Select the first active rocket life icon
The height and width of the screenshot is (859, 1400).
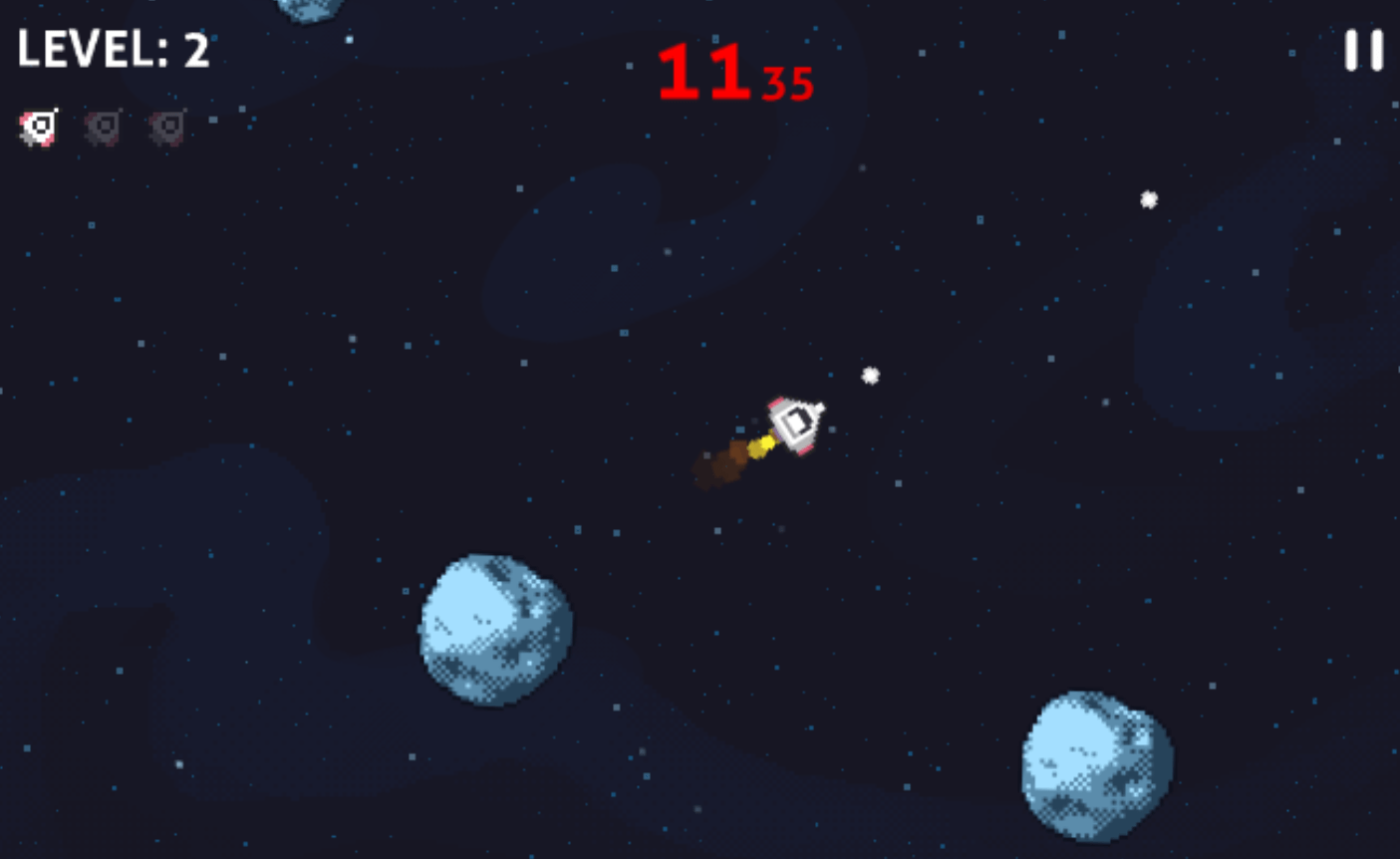pos(40,126)
